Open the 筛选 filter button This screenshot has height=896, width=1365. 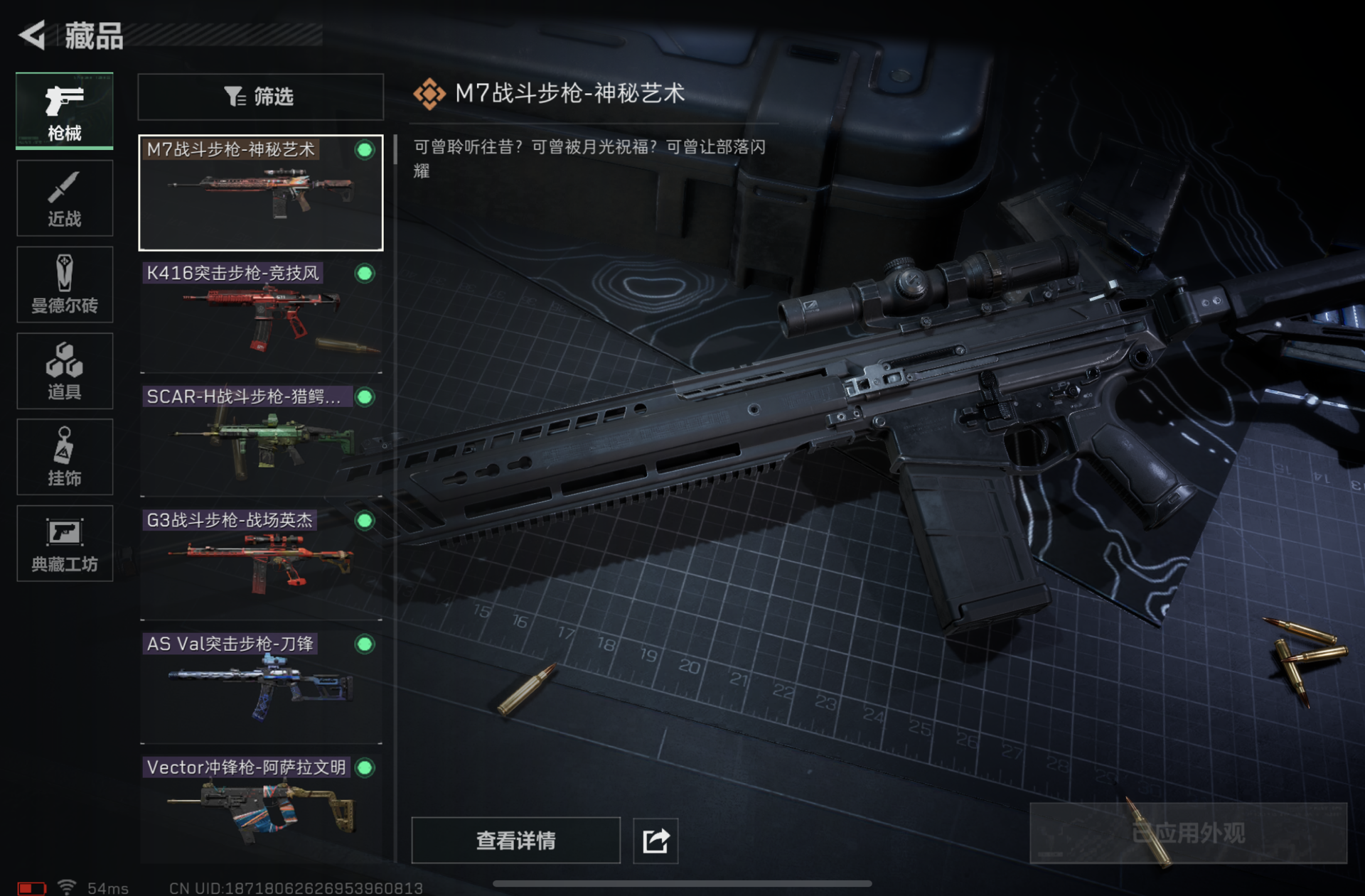[x=260, y=97]
